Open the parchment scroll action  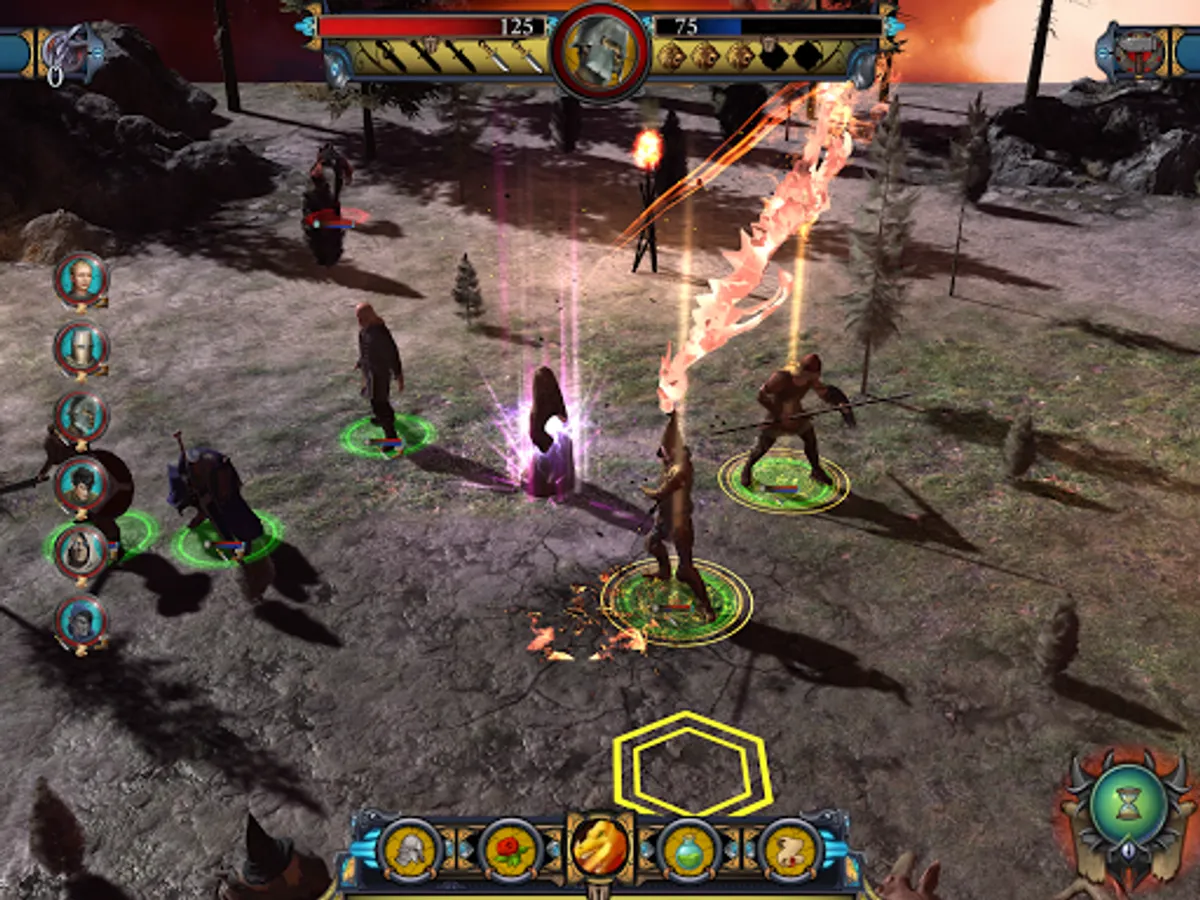coord(790,849)
